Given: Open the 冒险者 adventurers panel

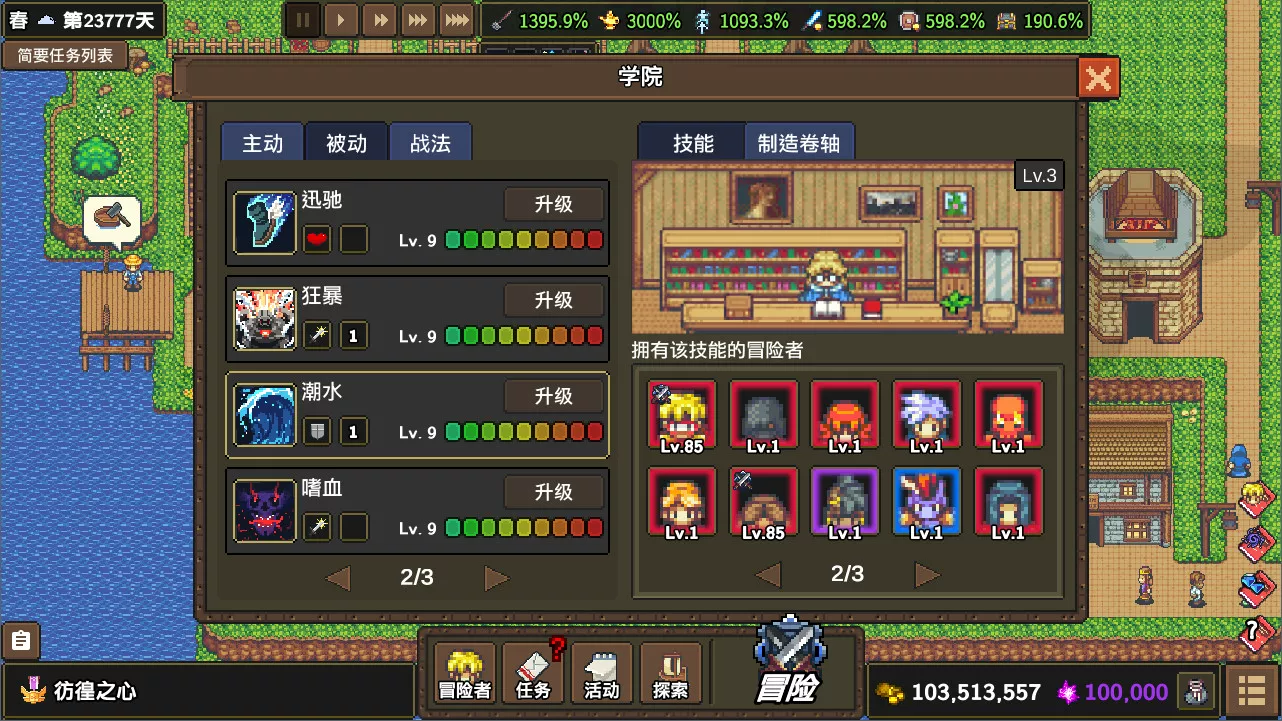Looking at the screenshot, I should pyautogui.click(x=464, y=671).
